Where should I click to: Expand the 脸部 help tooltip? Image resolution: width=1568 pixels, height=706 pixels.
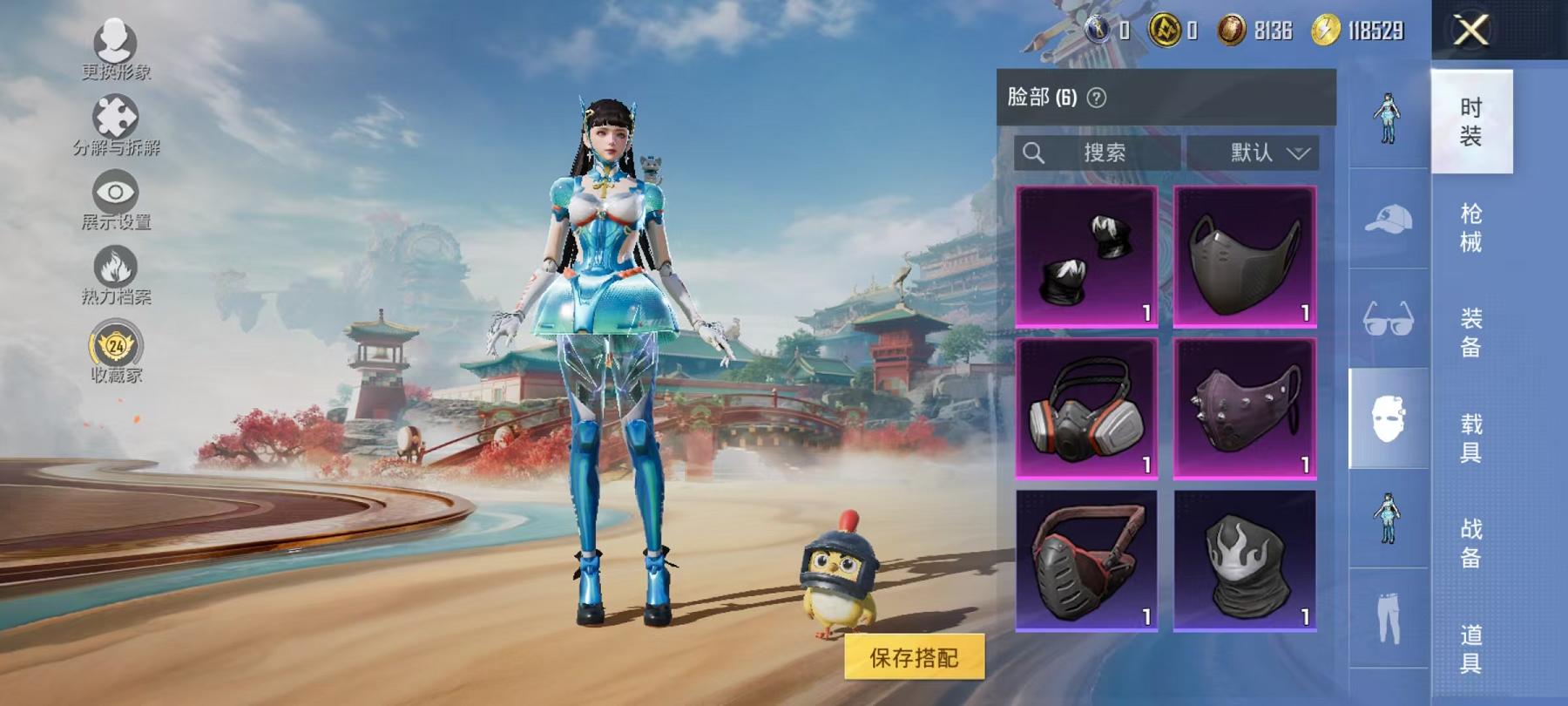1096,98
